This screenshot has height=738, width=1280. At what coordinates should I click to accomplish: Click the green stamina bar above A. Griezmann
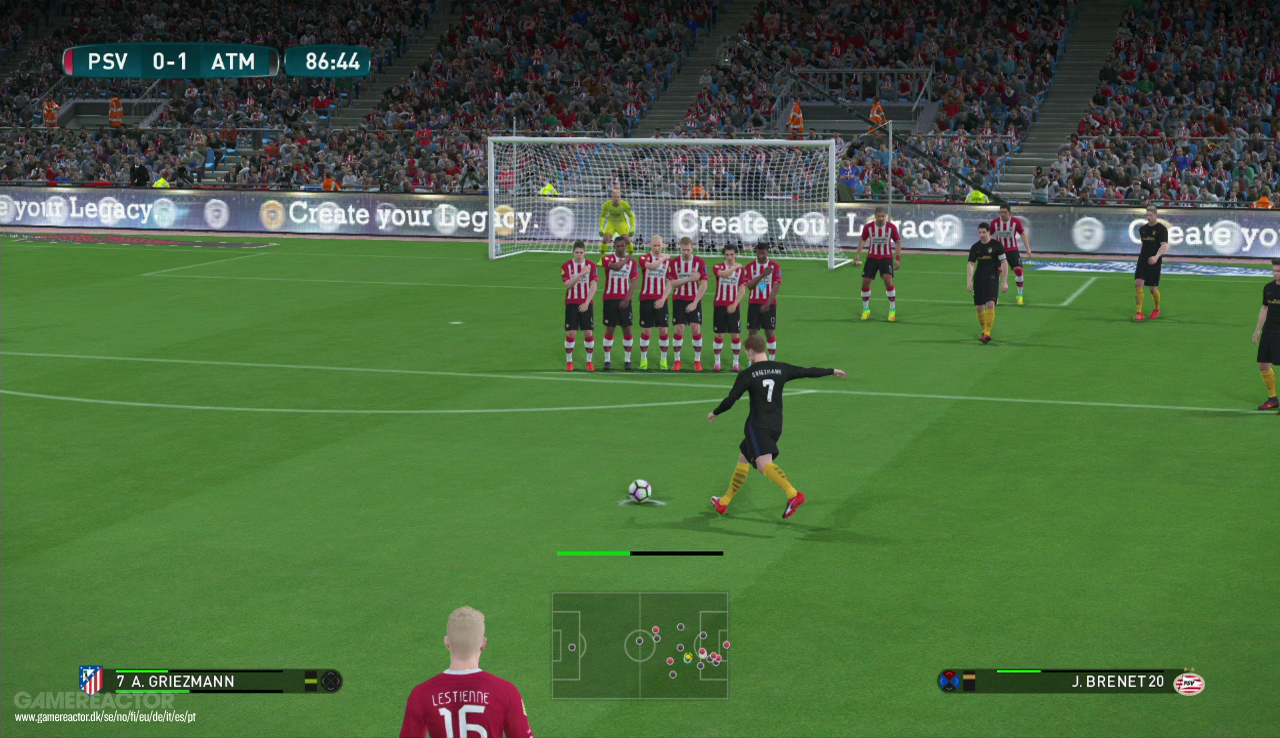[140, 670]
